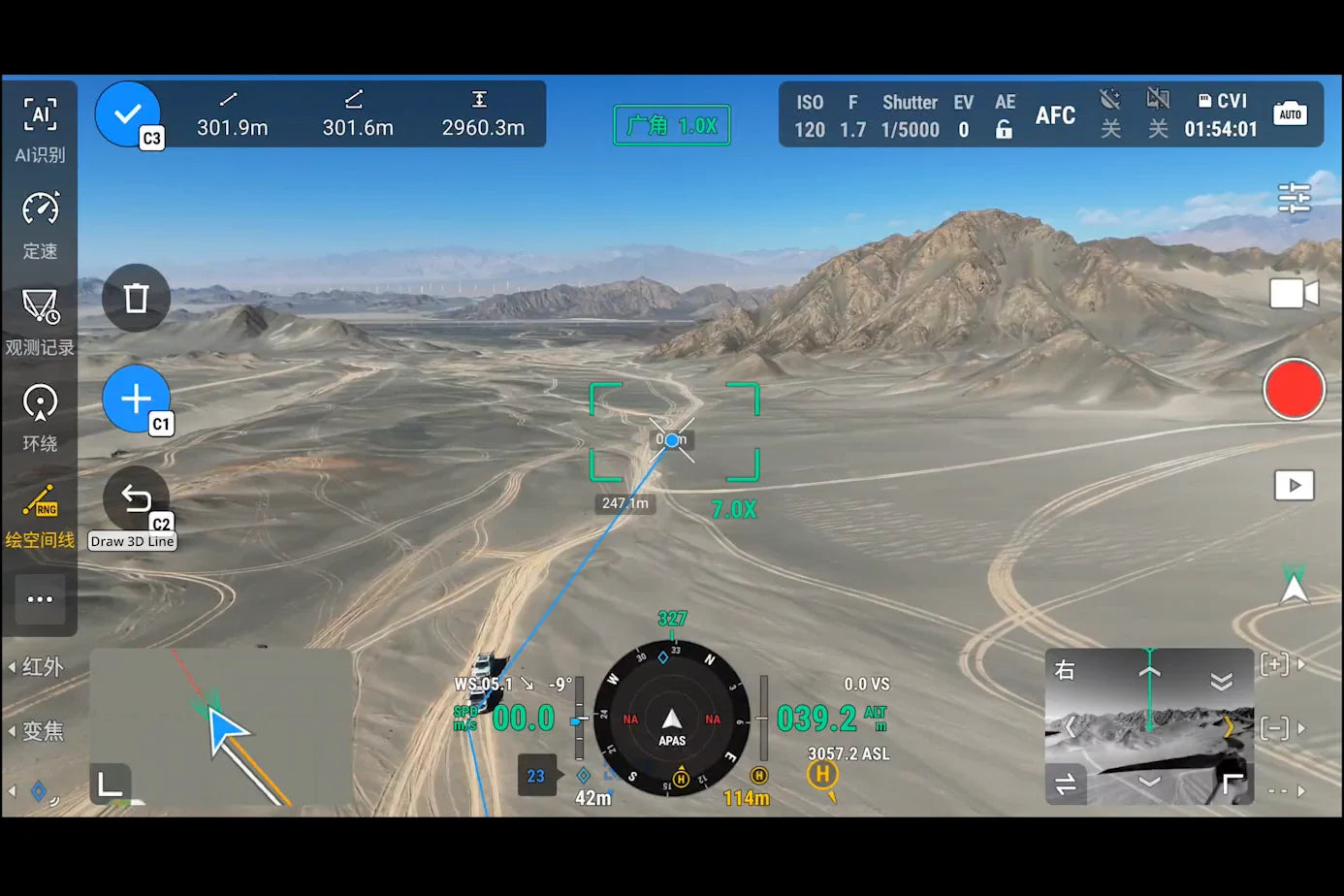
Task: Expand the arrow beside [-] zoom control
Action: pos(1301,728)
